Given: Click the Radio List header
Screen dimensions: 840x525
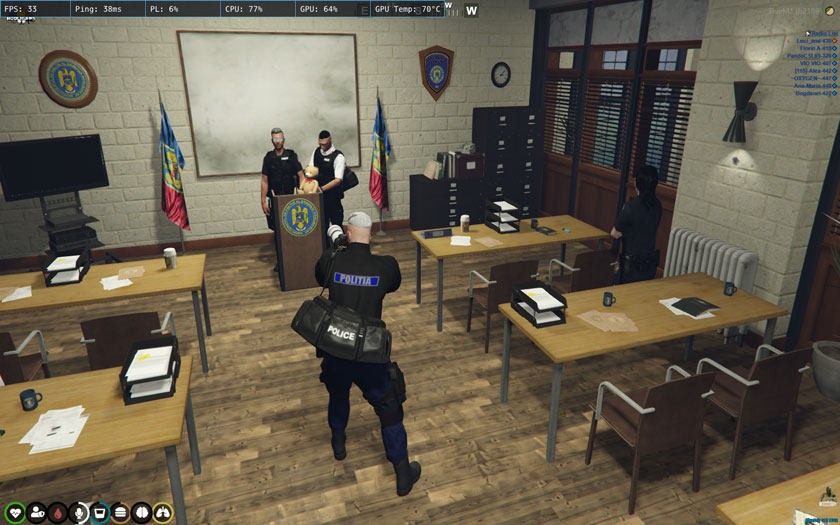Looking at the screenshot, I should pos(824,33).
